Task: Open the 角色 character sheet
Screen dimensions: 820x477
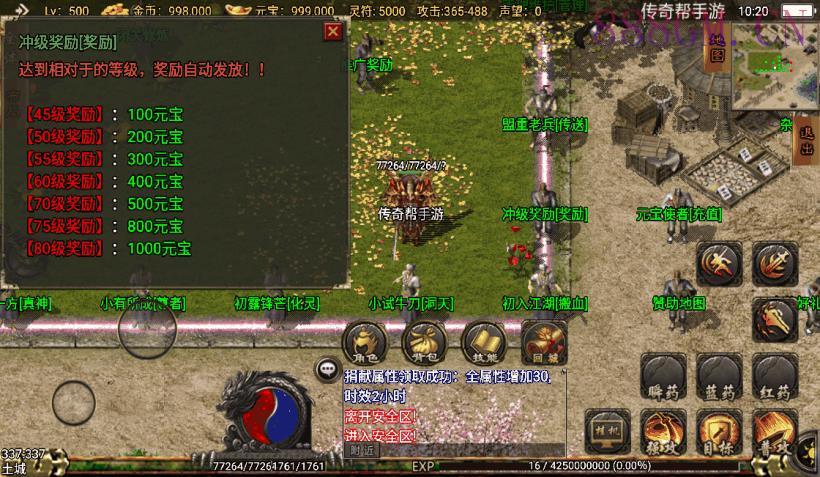Action: point(363,342)
